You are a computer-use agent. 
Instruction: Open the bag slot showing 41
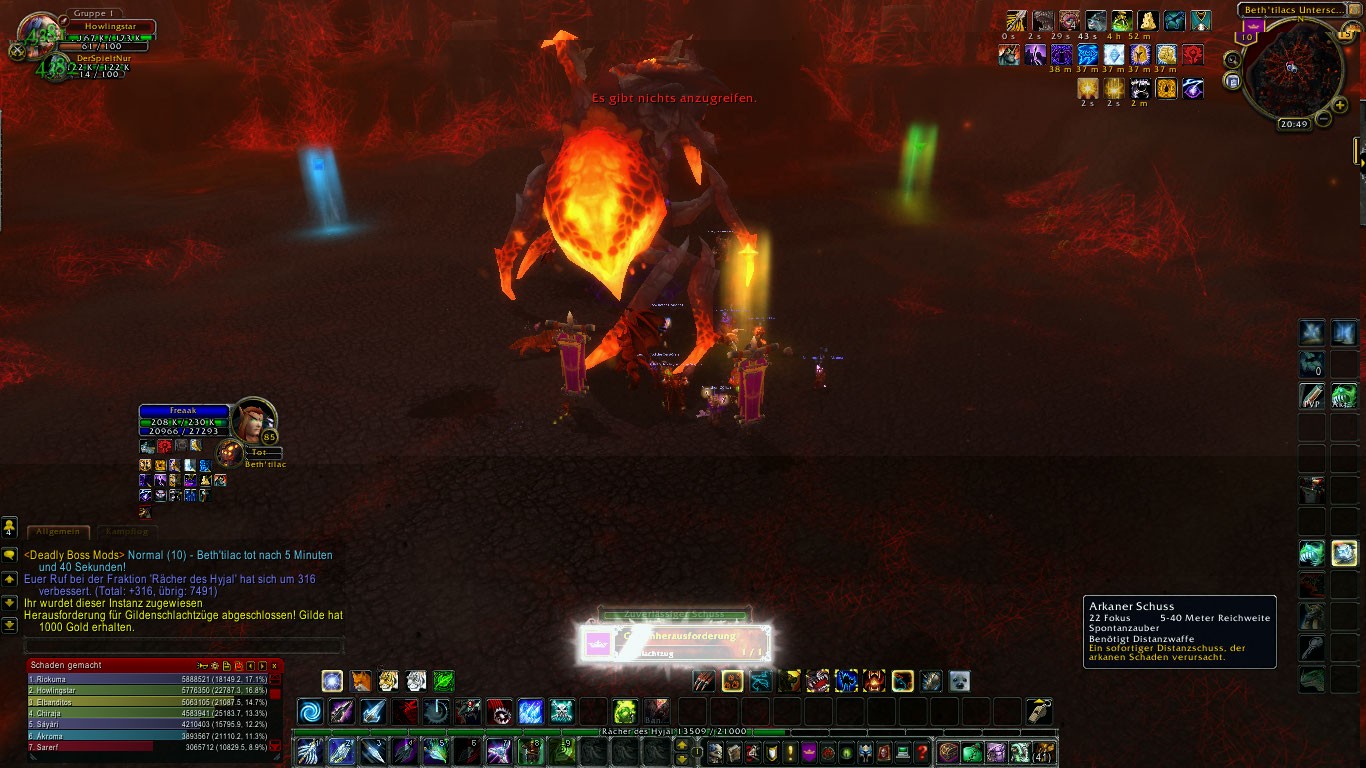(1045, 752)
